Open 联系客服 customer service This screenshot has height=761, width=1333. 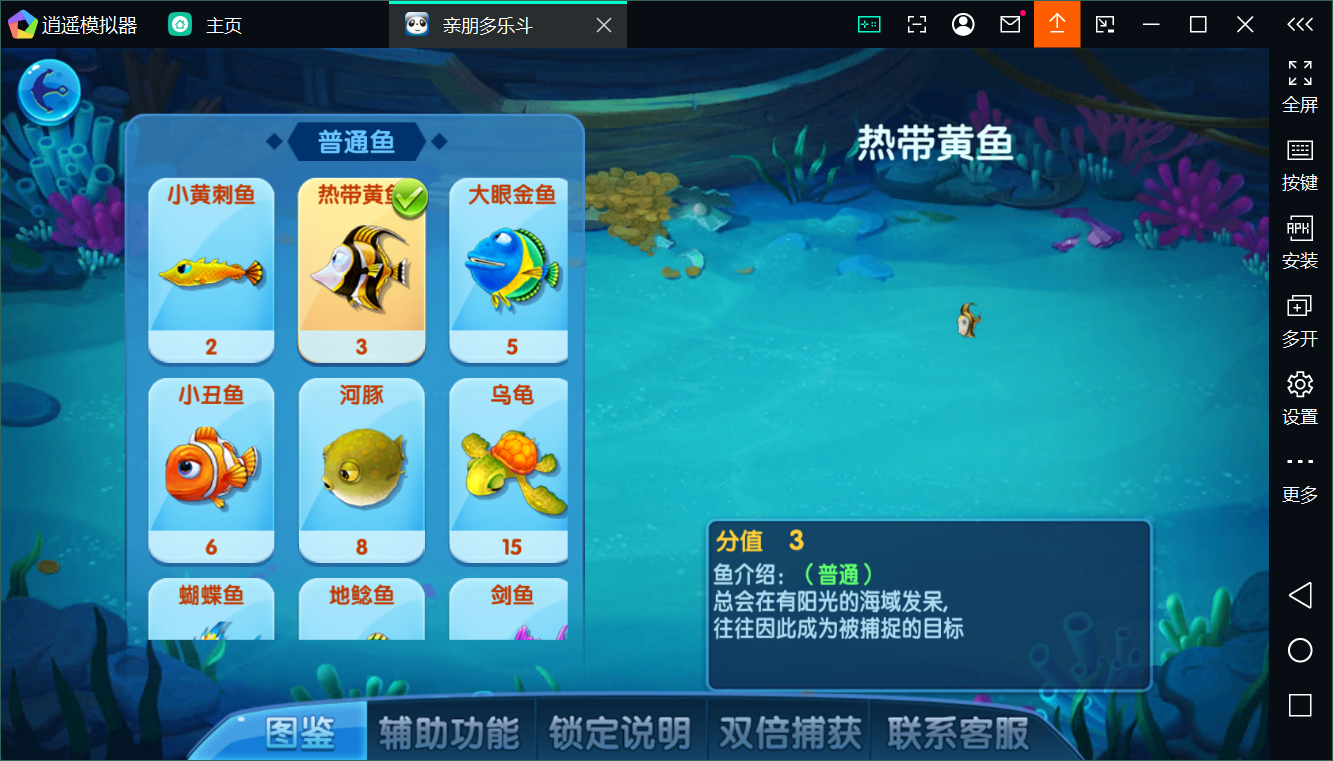(953, 731)
